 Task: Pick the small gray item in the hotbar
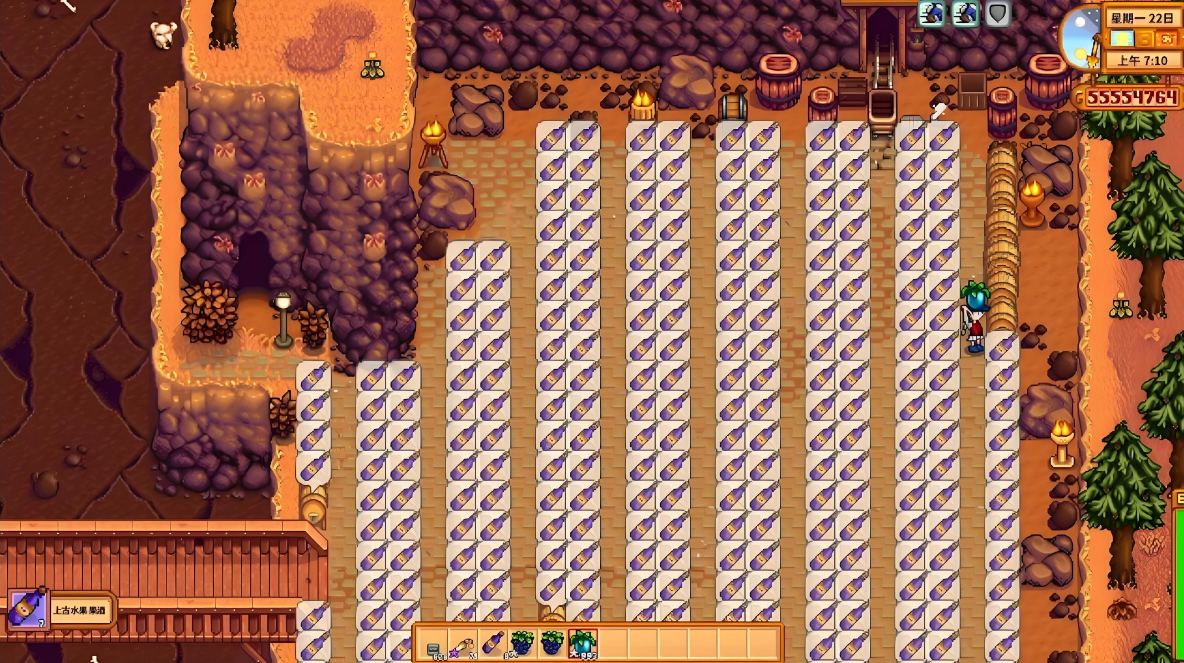click(x=433, y=645)
